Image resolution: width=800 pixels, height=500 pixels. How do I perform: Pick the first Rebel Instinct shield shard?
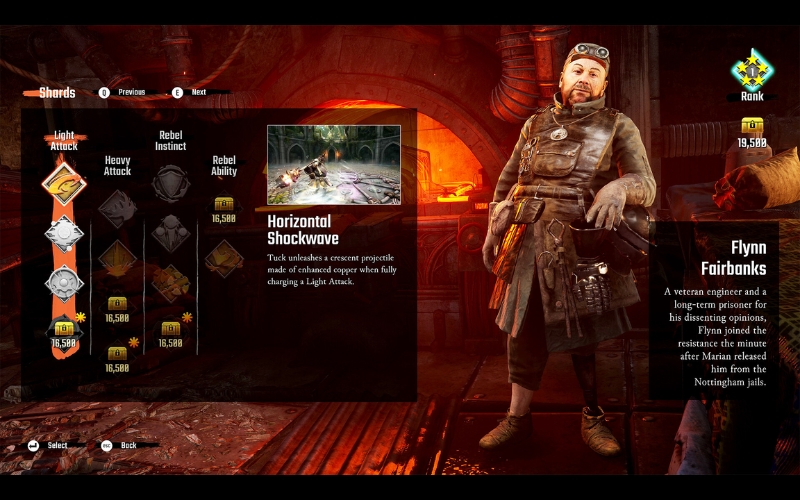coord(170,183)
